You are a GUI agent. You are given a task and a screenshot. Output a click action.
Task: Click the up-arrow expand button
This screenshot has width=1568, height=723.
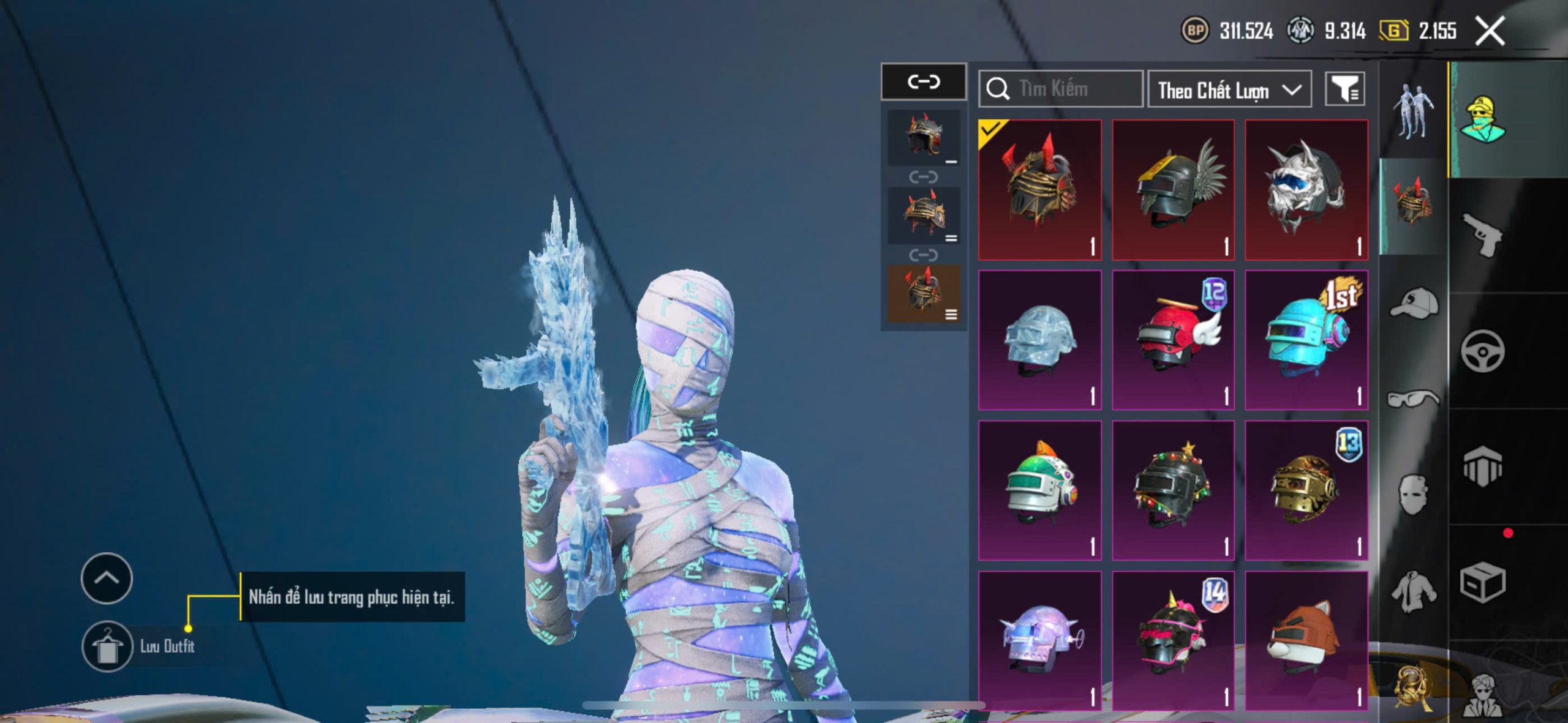coord(107,578)
